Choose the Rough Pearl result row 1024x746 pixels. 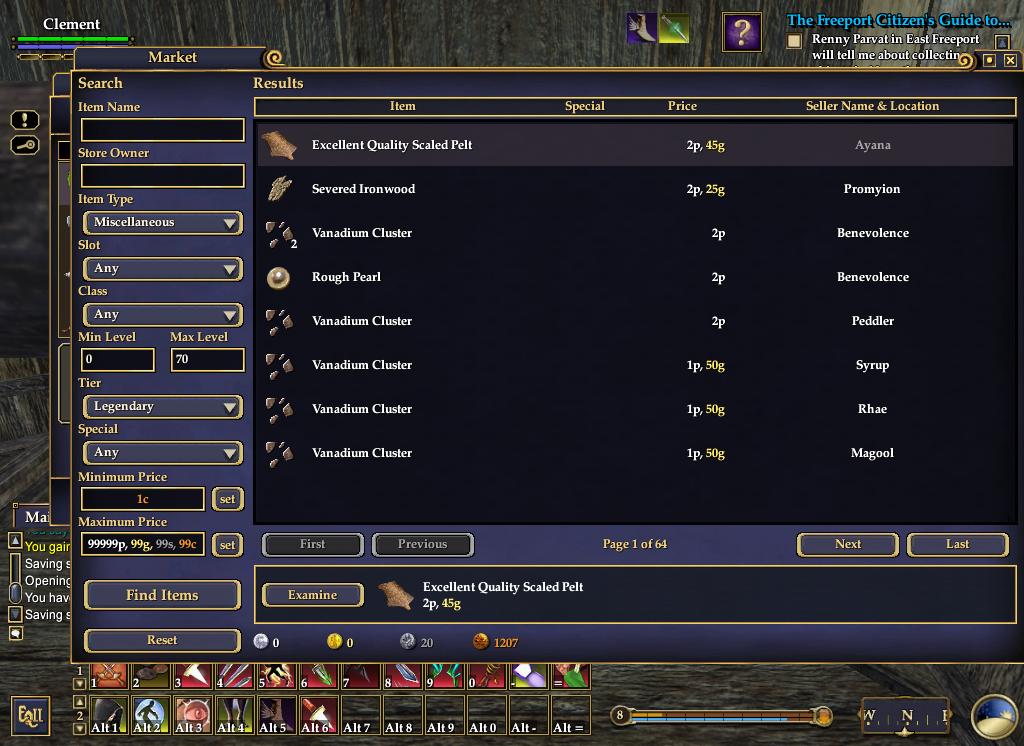coord(634,277)
